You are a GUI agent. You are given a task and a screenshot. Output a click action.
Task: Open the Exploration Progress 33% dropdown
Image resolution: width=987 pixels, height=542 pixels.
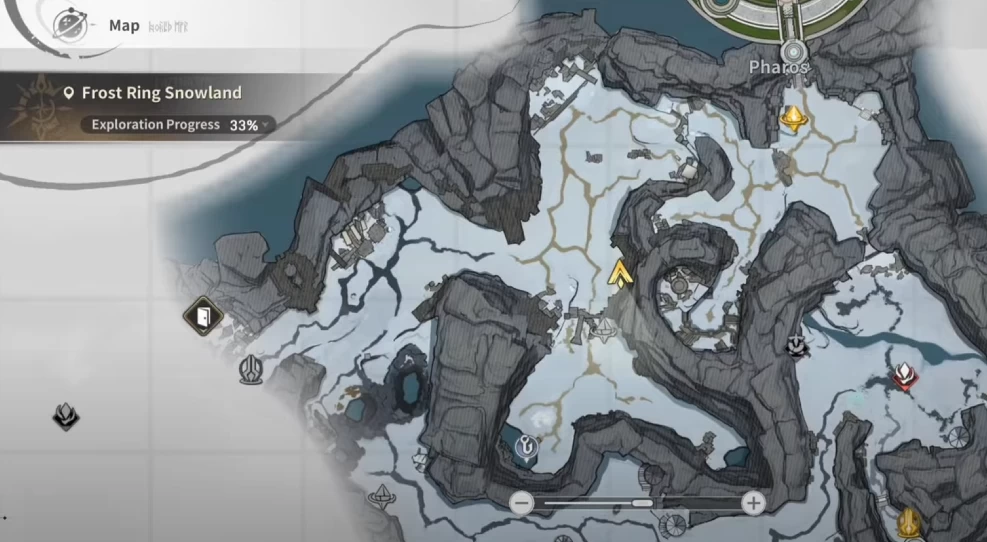175,125
